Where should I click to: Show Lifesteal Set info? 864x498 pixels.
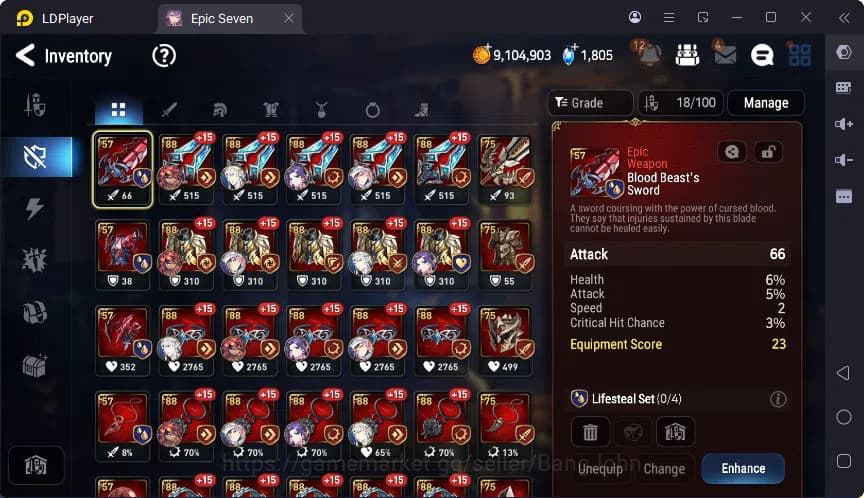pos(778,399)
